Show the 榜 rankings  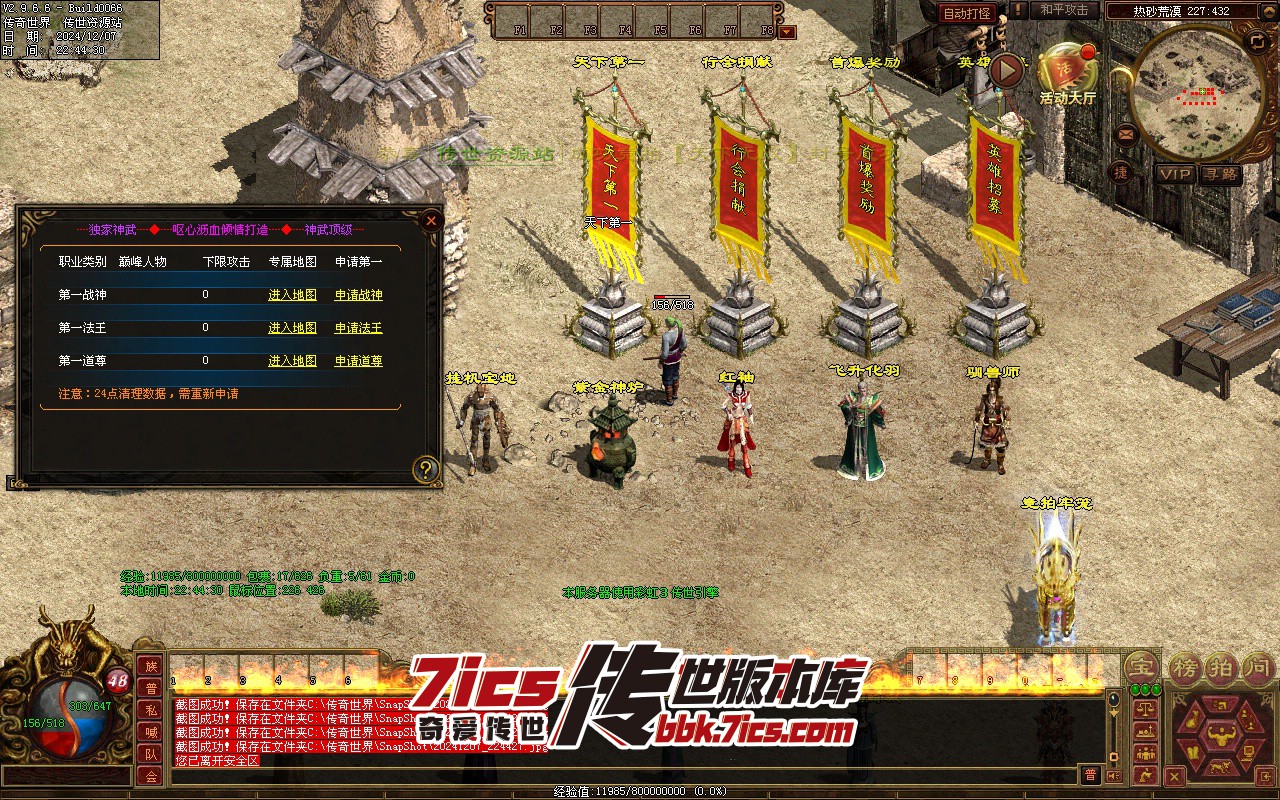[x=1185, y=667]
